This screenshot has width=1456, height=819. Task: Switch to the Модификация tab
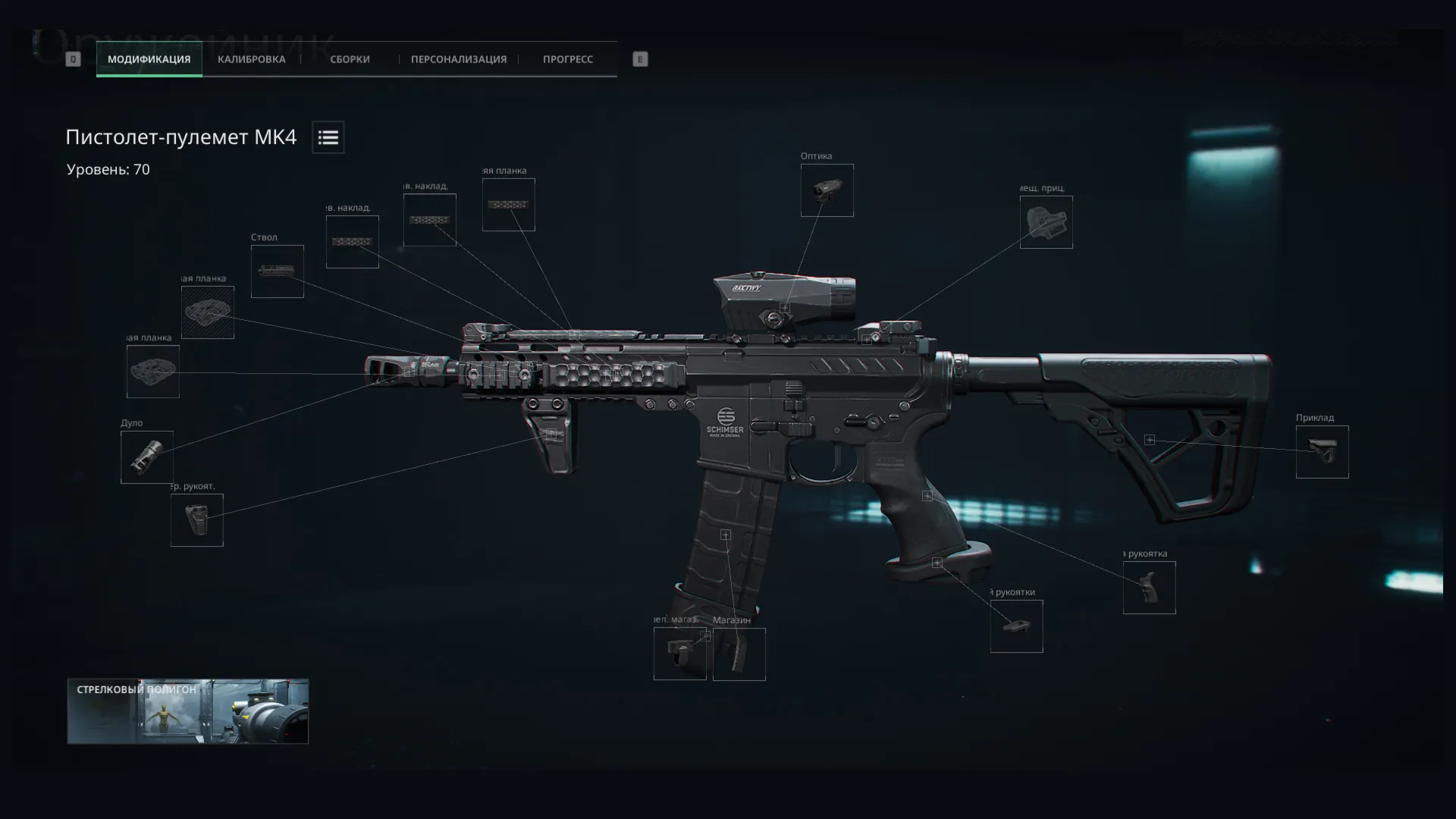tap(149, 59)
